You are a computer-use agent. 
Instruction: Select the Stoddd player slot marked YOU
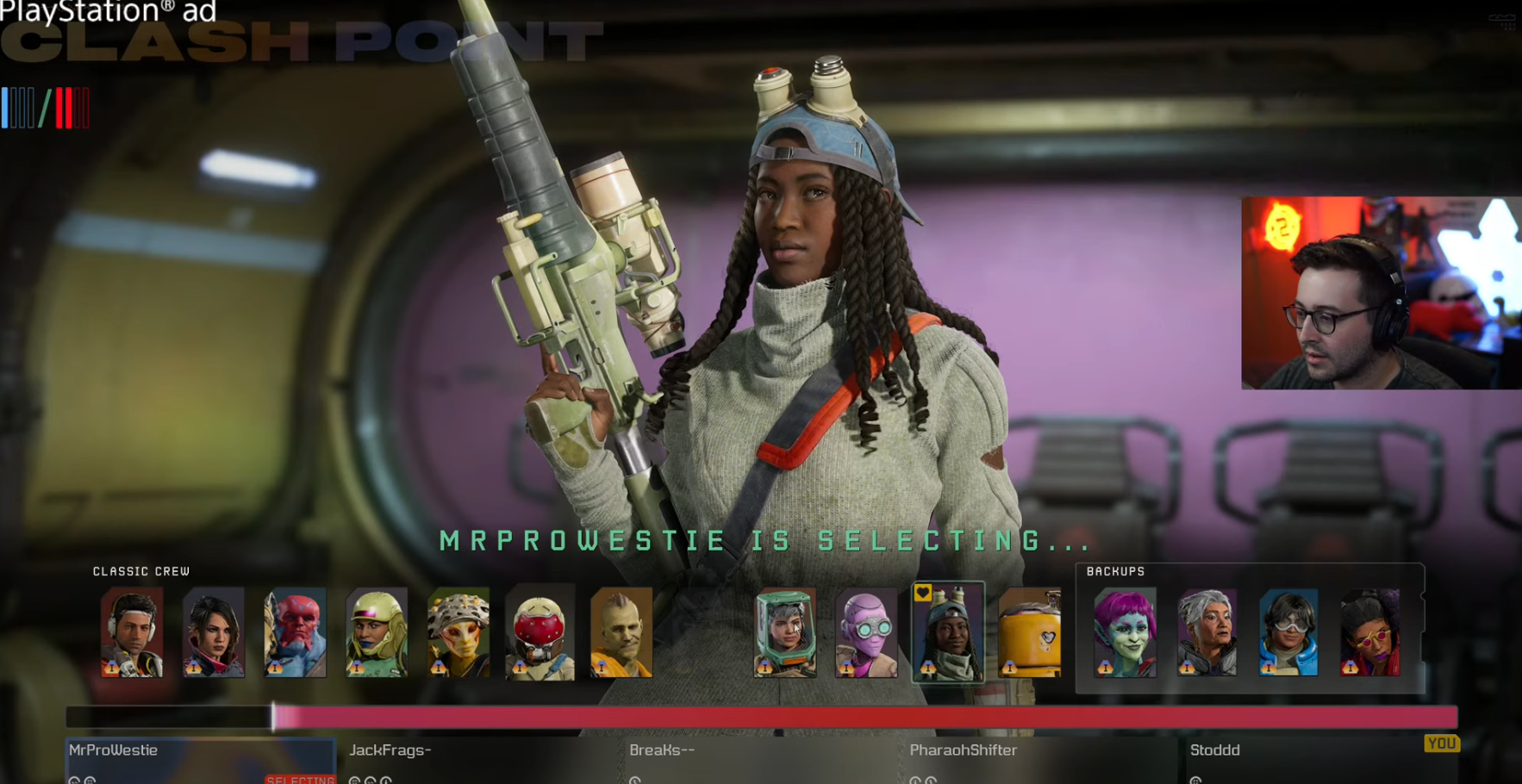1322,759
